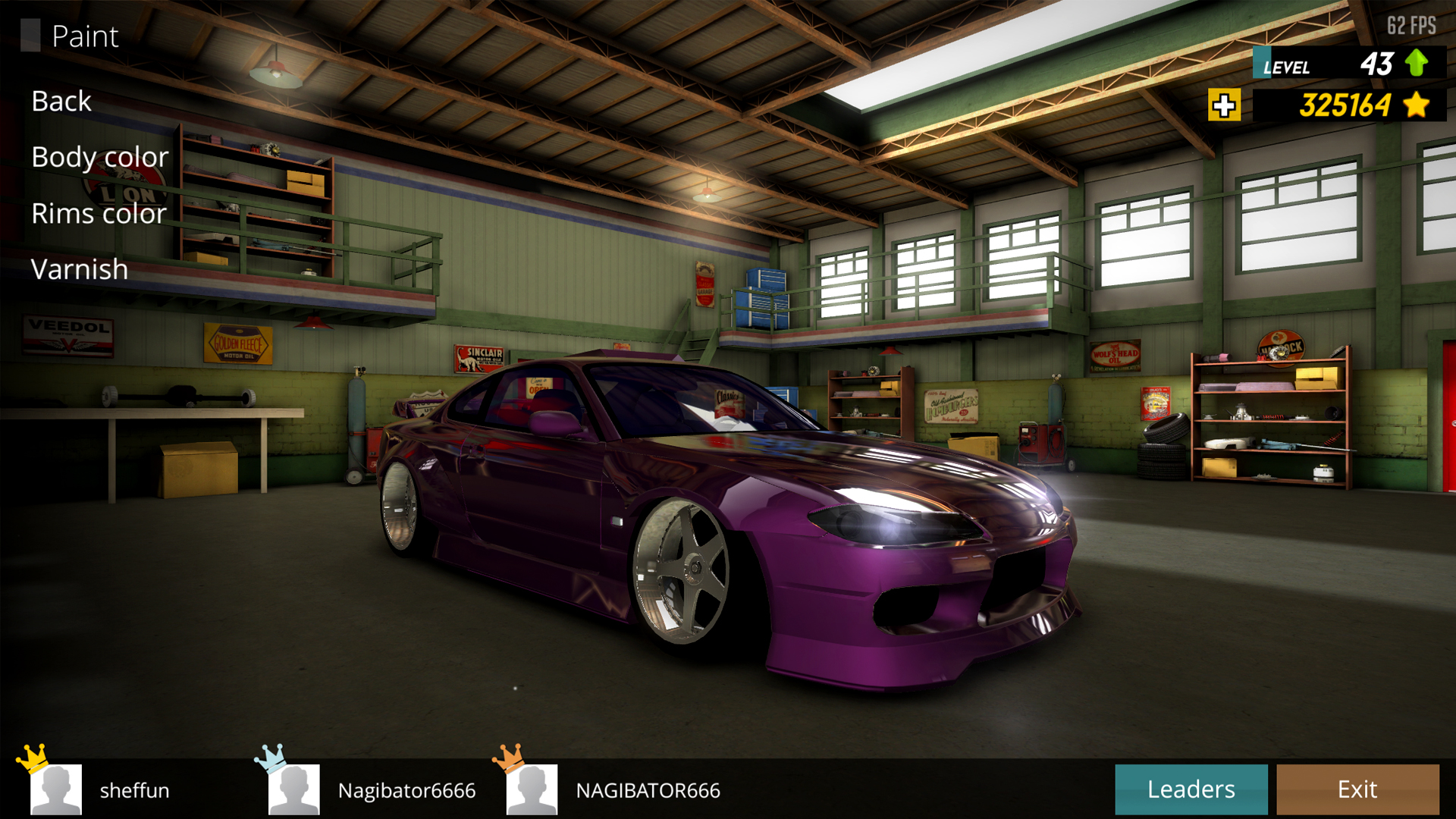Open the Varnish menu entry
Screen dimensions: 1456x819
79,268
